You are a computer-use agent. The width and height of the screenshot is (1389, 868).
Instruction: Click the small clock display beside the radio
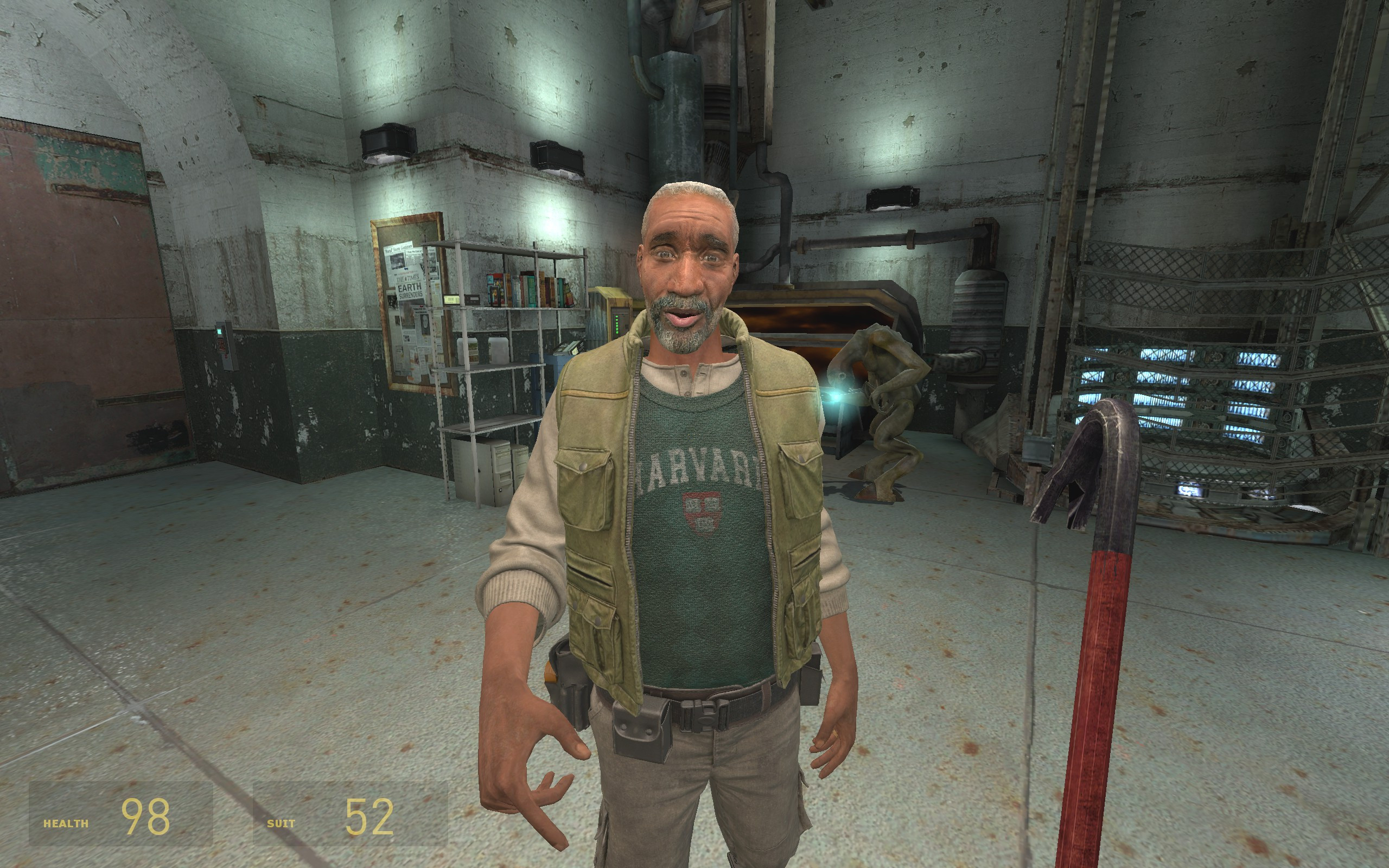point(453,299)
